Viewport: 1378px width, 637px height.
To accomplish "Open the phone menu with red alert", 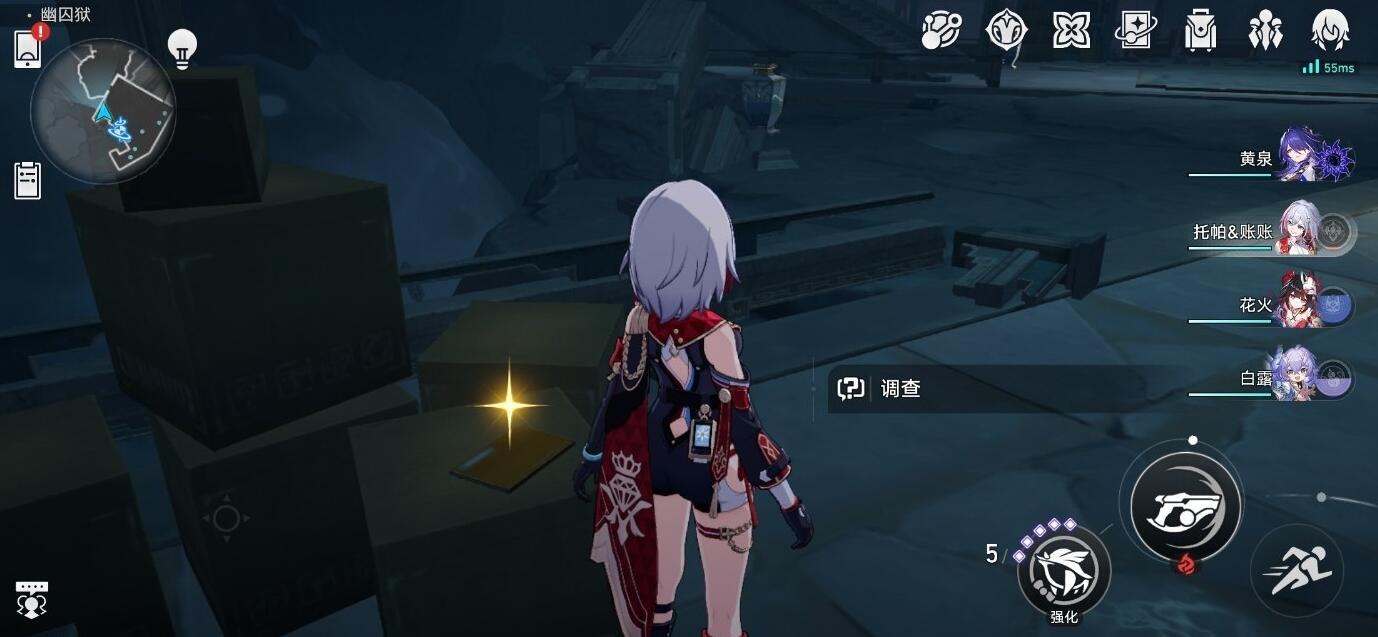I will (28, 48).
